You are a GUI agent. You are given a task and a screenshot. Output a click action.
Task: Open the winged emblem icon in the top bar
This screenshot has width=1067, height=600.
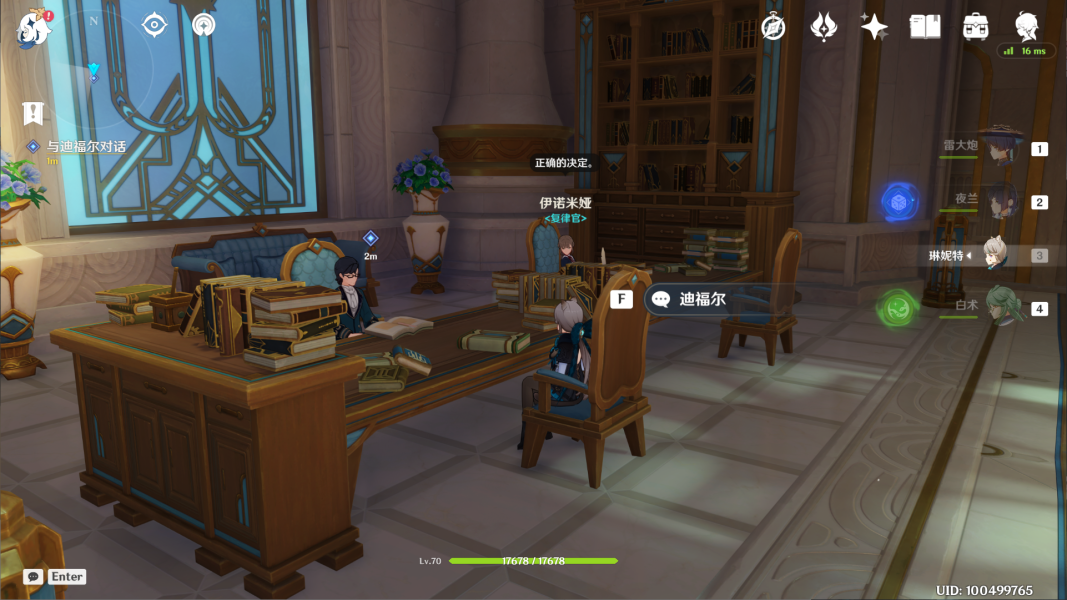(x=823, y=27)
